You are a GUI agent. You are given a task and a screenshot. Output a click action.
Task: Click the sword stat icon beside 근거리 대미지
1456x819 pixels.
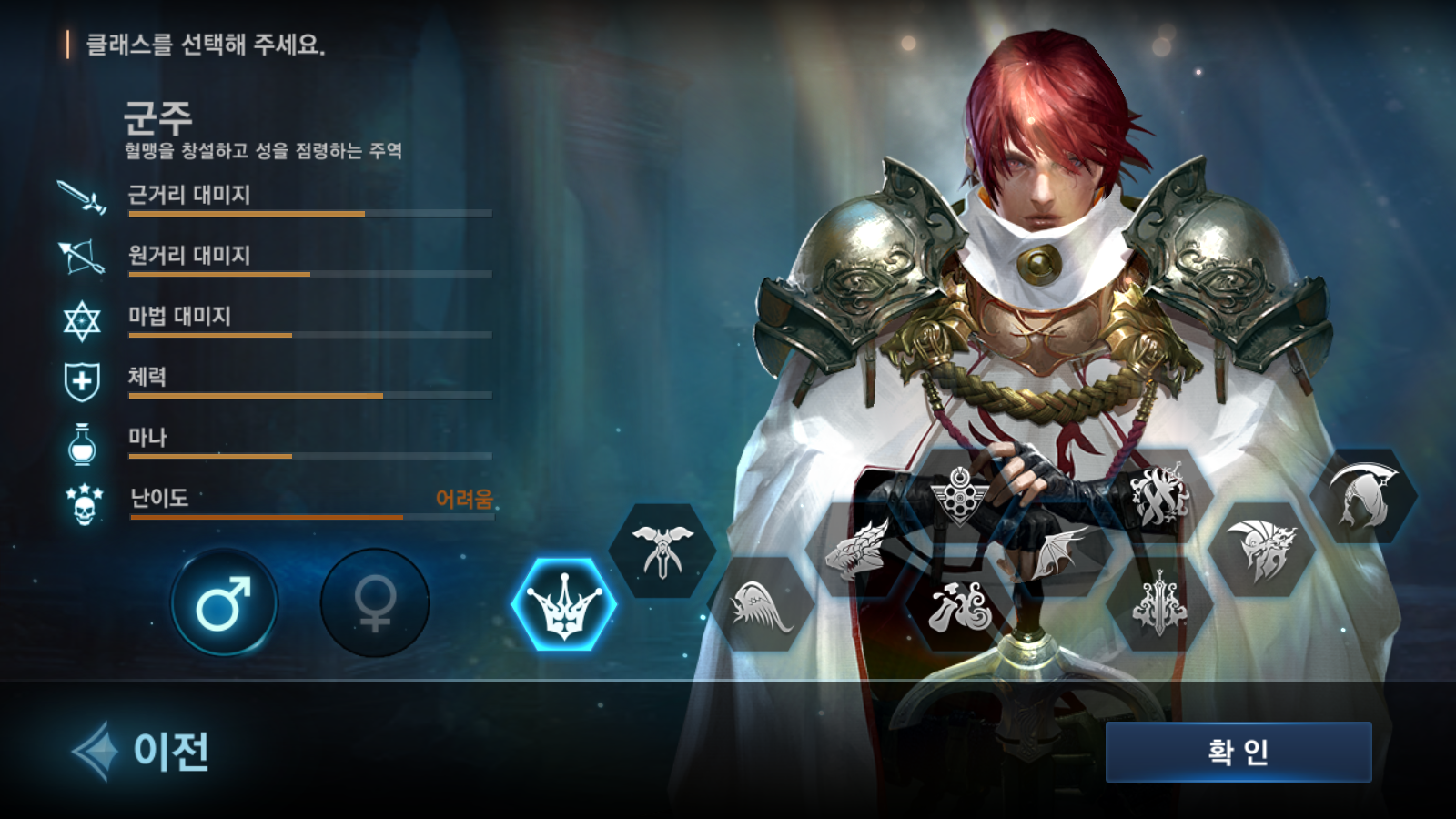point(80,198)
